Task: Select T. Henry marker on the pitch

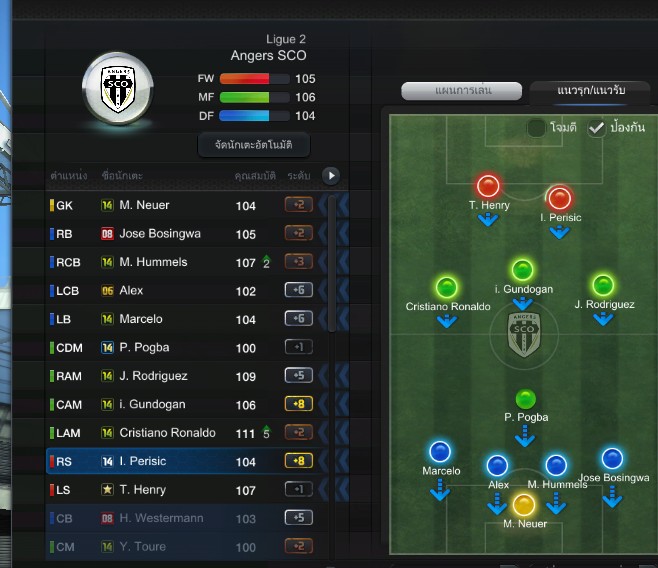Action: [x=488, y=186]
